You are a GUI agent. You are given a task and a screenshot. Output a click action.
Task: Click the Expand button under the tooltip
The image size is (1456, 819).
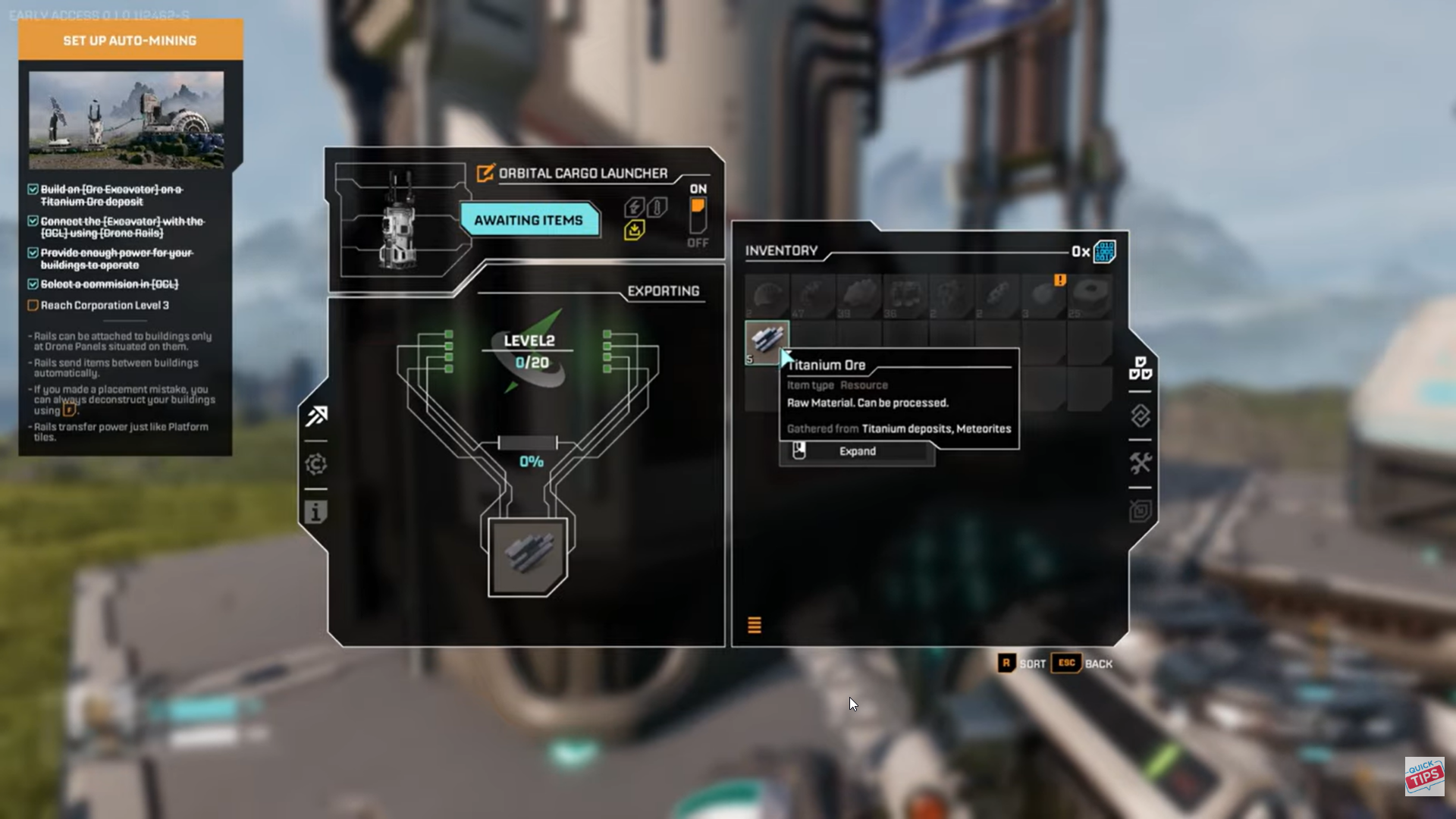(x=857, y=451)
